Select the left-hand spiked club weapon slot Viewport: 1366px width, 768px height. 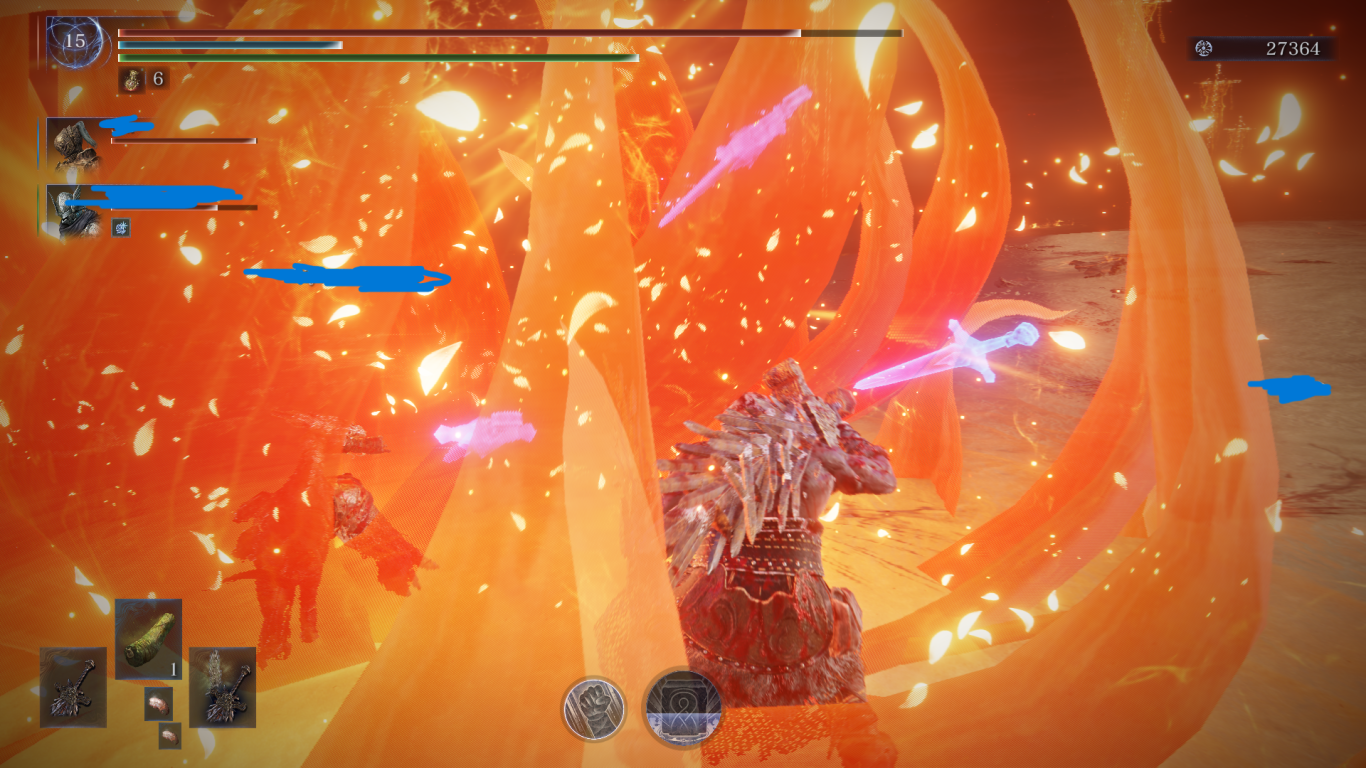(x=73, y=687)
